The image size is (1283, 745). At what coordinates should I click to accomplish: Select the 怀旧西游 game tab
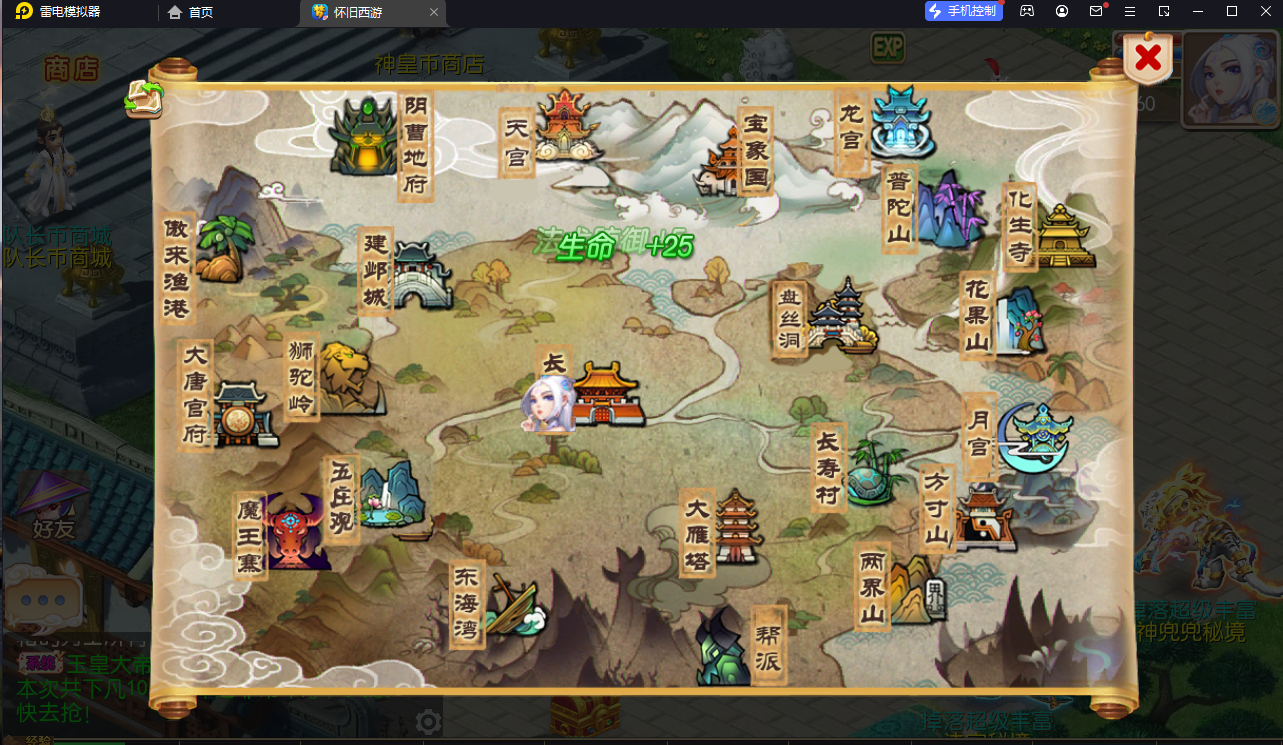pyautogui.click(x=370, y=13)
